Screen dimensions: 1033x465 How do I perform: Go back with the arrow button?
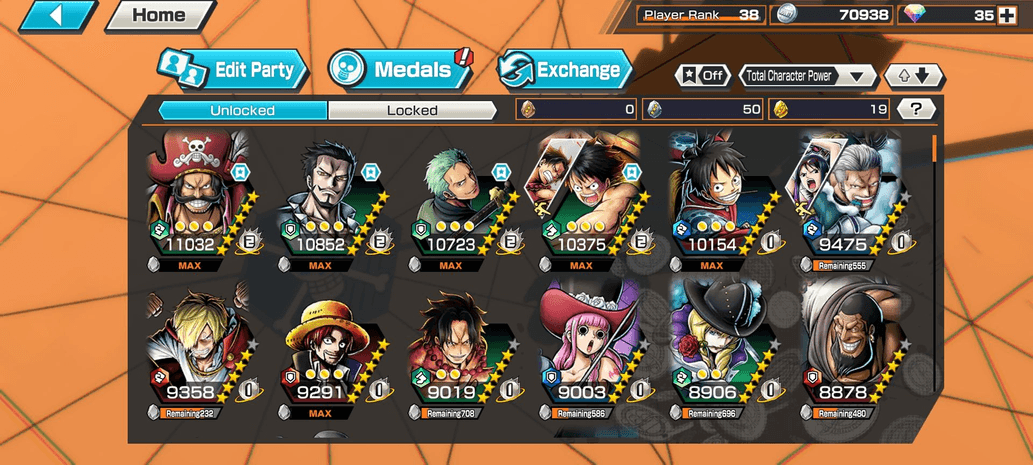coord(57,15)
